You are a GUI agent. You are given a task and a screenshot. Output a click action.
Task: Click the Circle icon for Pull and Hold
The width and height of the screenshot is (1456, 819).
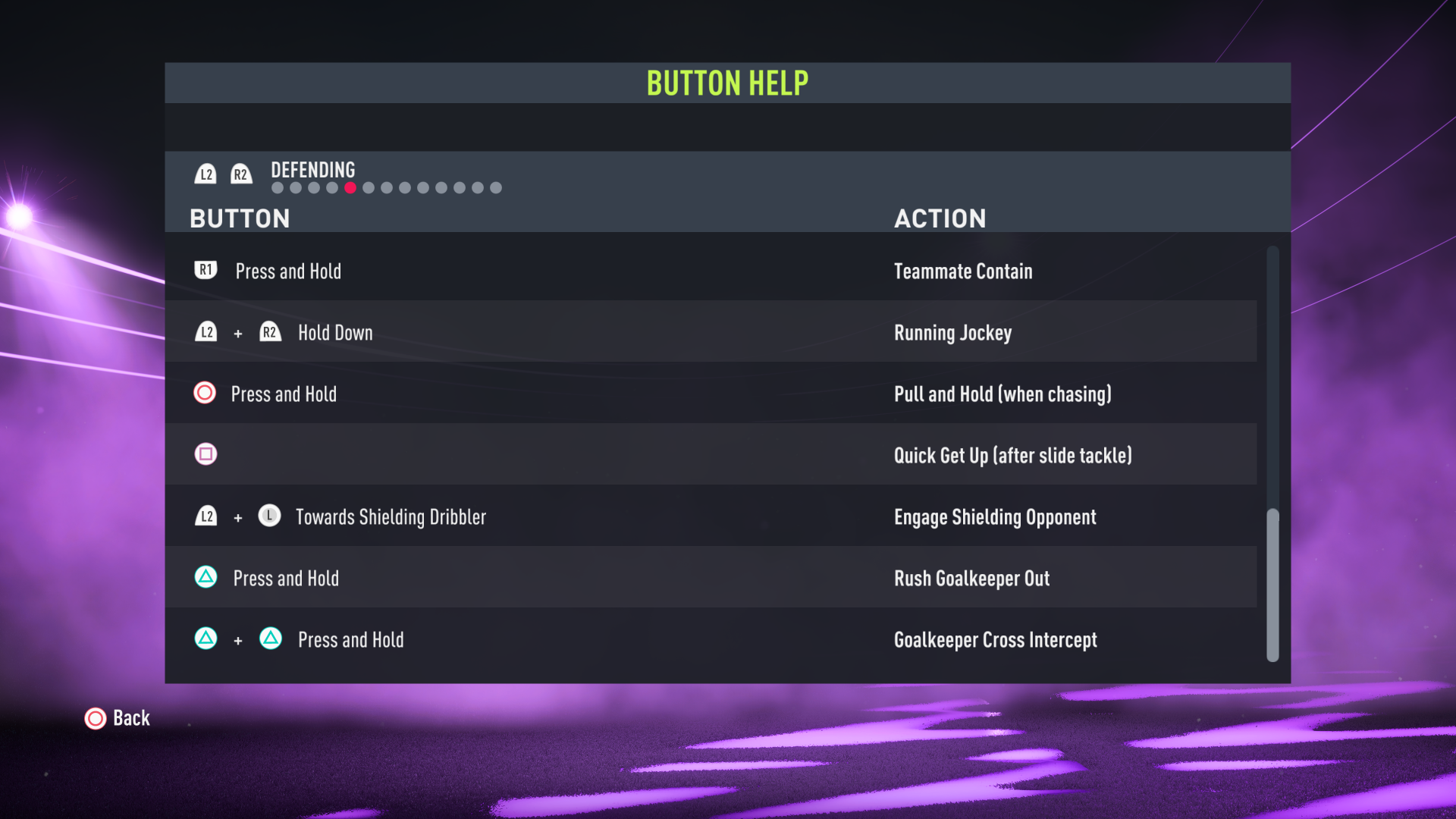(204, 393)
